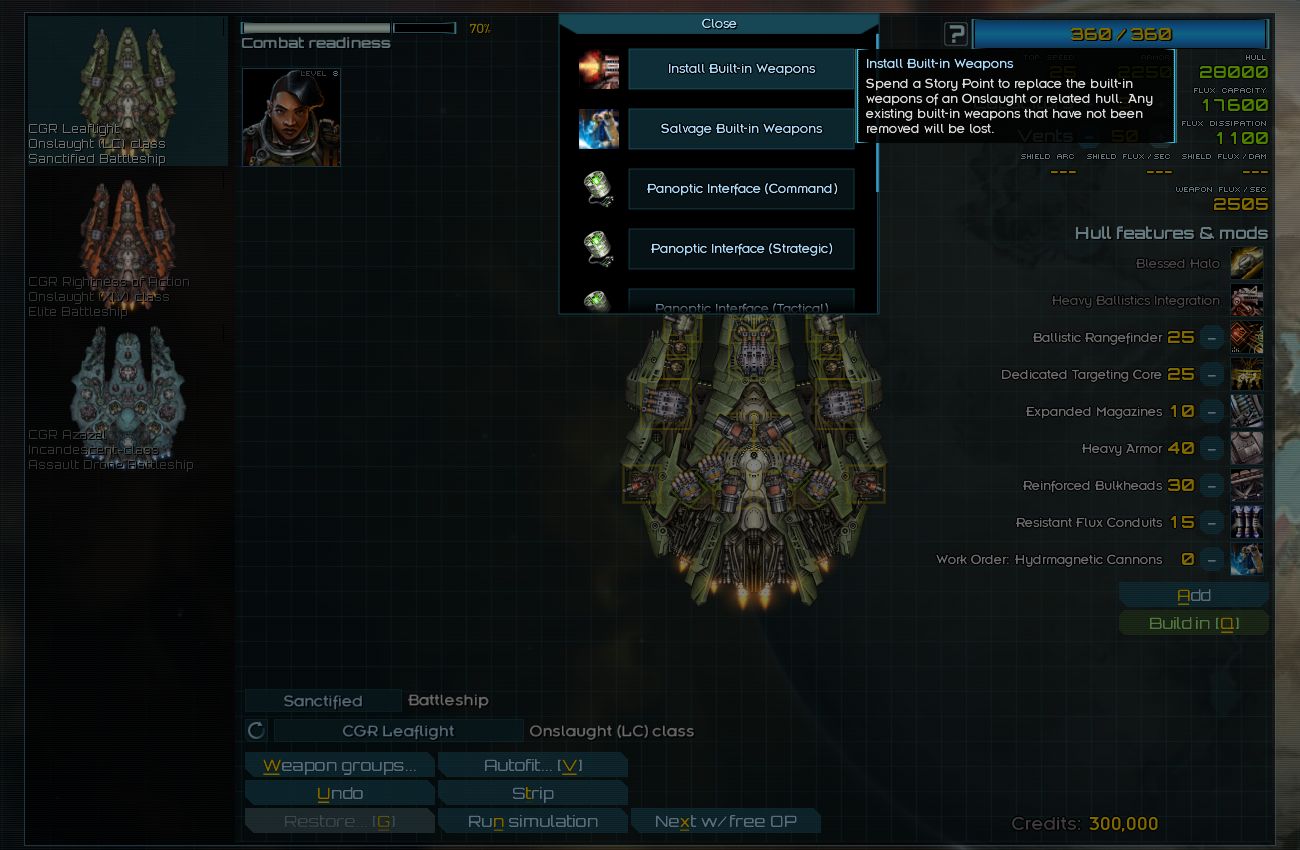
Task: Remove the Ballistic Rangefinder hullmod
Action: click(1211, 338)
